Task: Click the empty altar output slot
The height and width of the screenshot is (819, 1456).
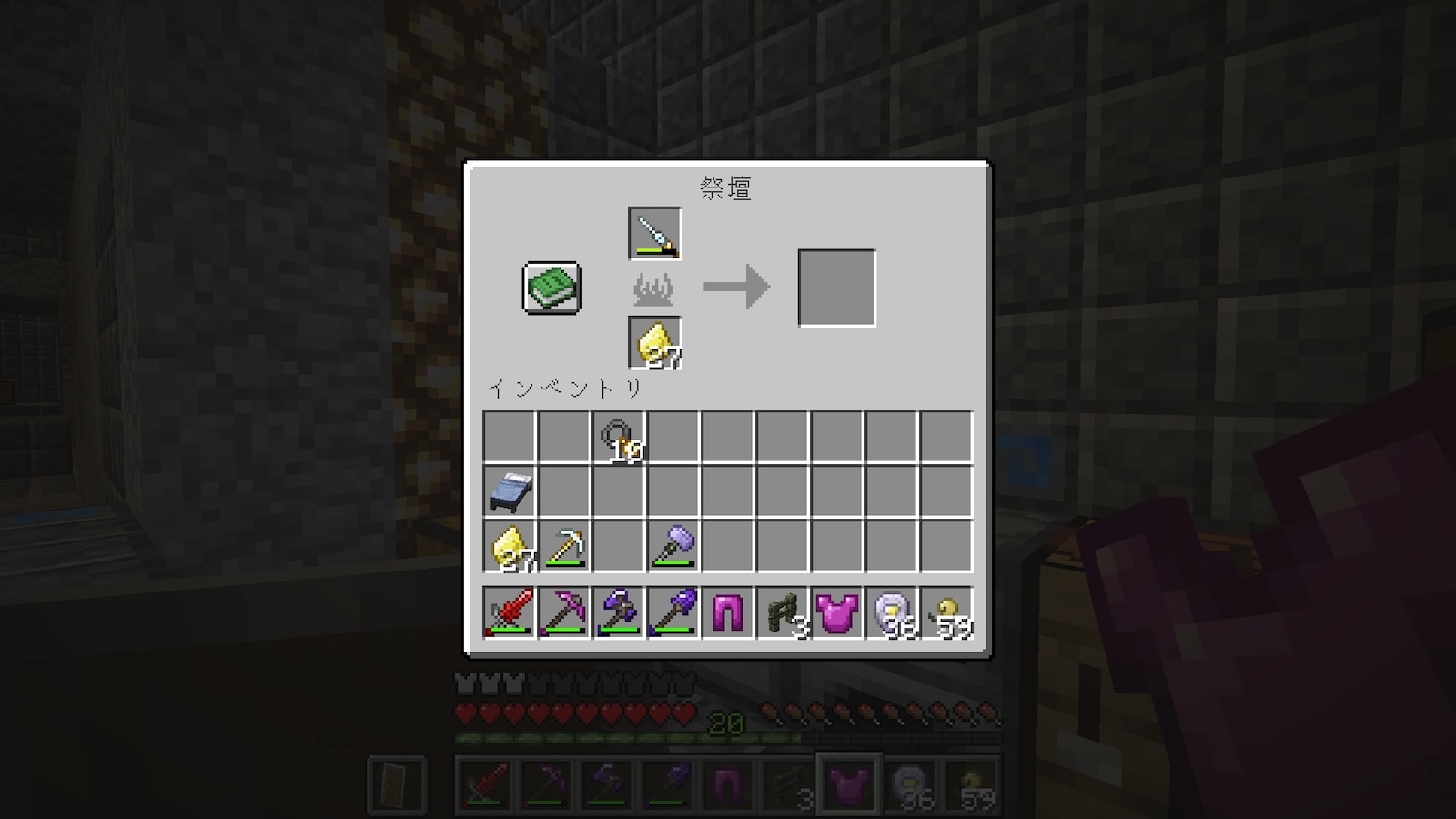Action: 836,288
